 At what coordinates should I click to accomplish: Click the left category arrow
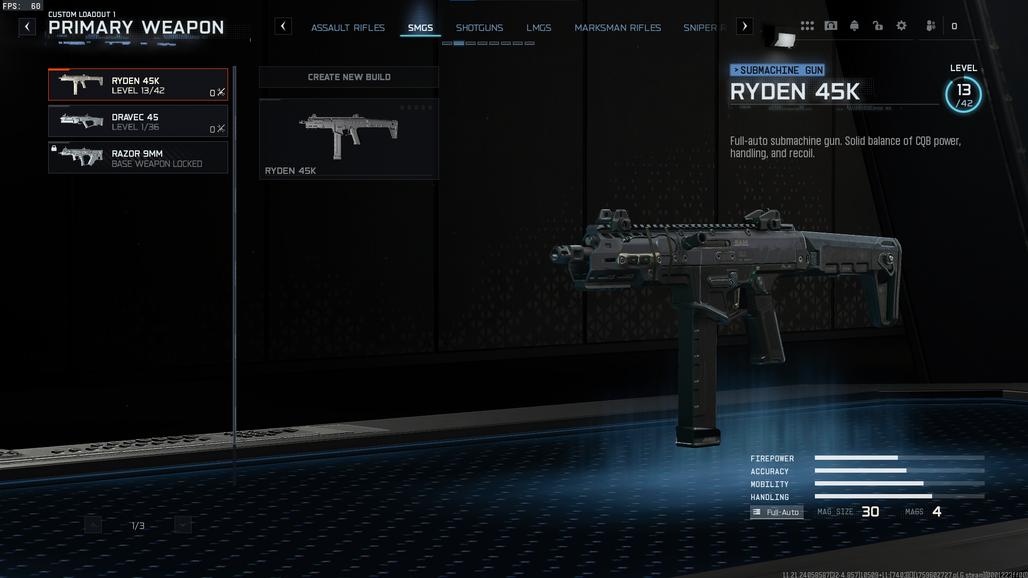click(x=283, y=27)
